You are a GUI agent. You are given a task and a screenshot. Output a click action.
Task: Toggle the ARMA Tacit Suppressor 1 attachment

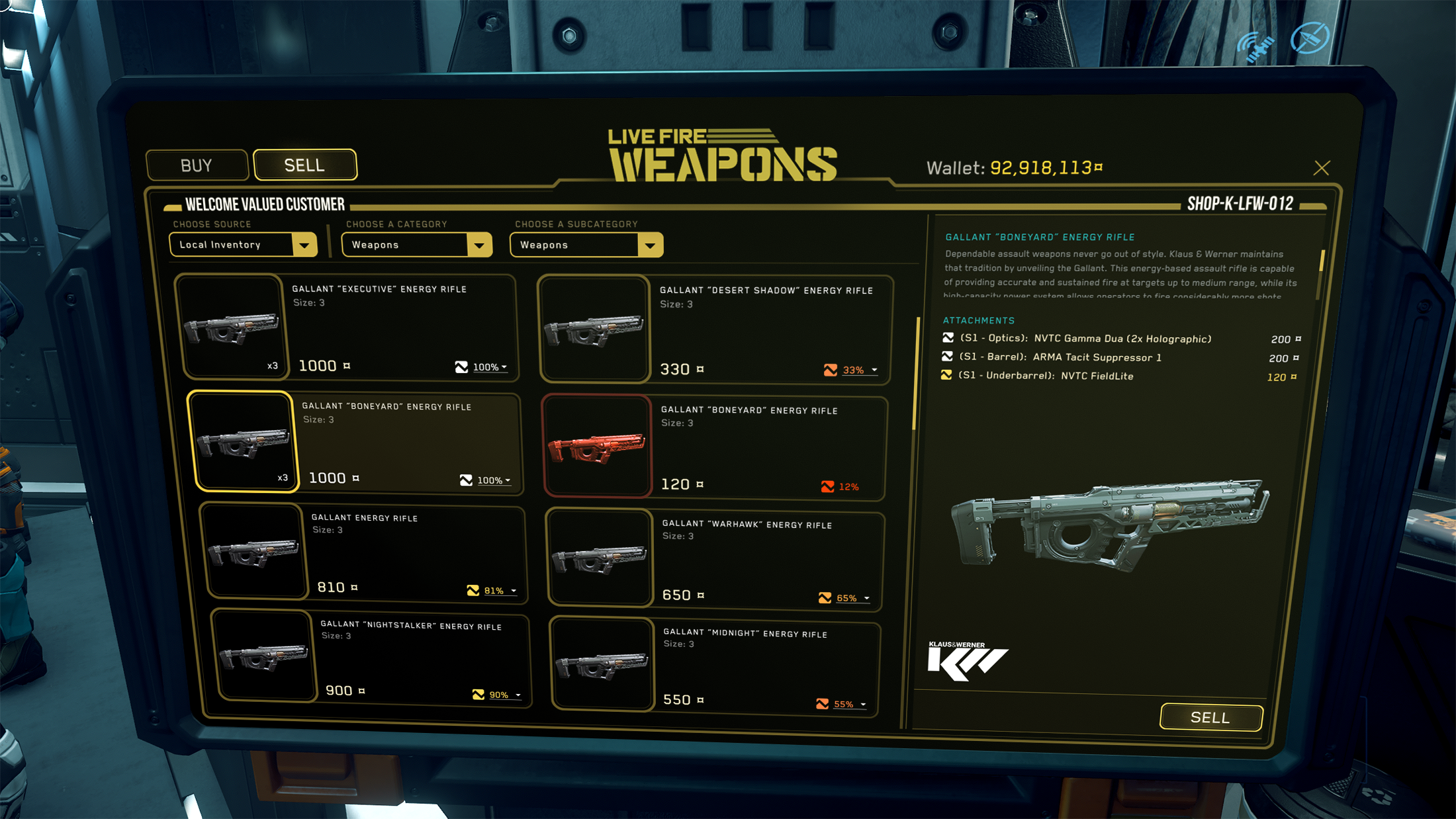947,357
